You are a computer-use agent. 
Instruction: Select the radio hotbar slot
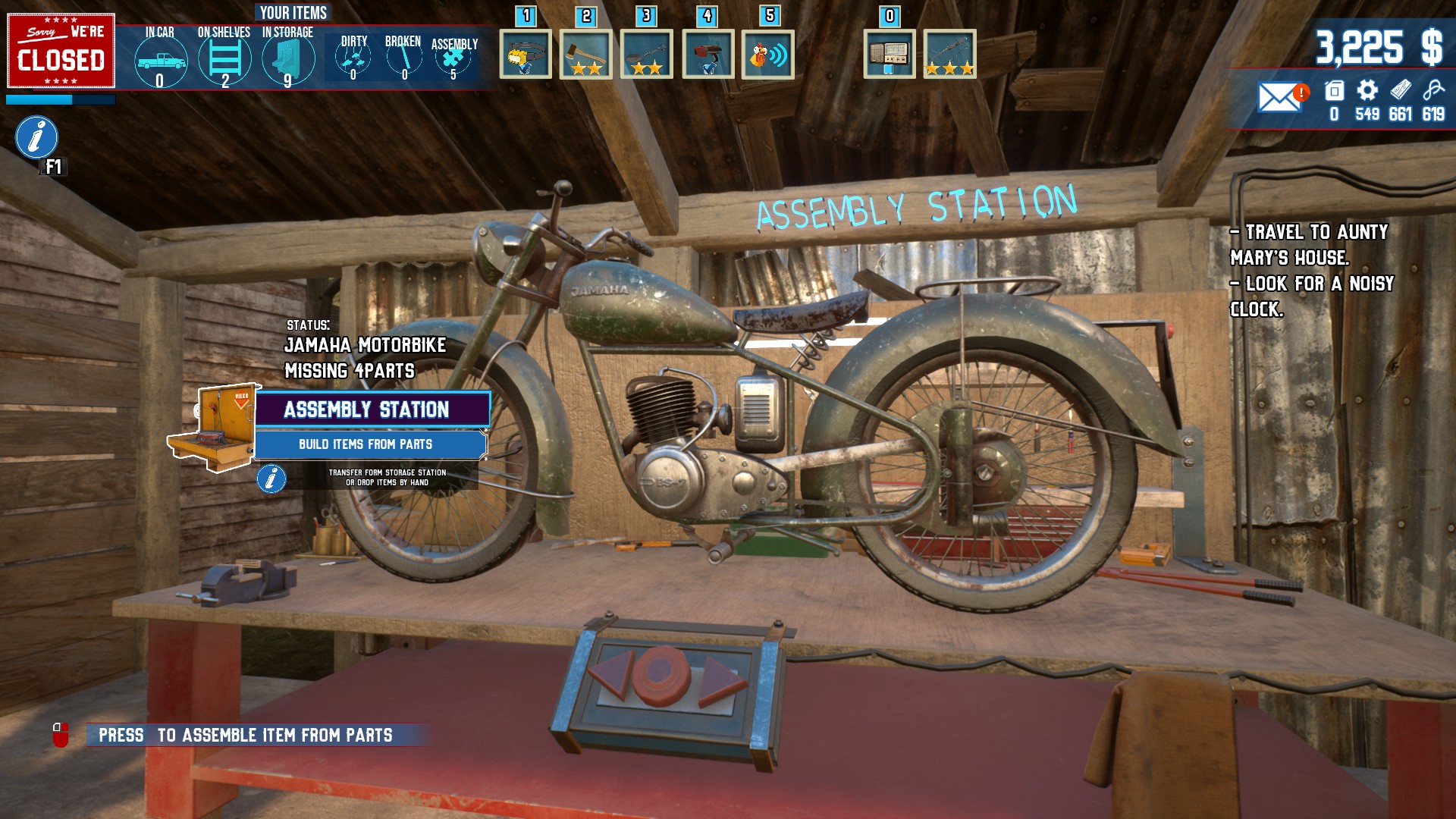tap(889, 55)
